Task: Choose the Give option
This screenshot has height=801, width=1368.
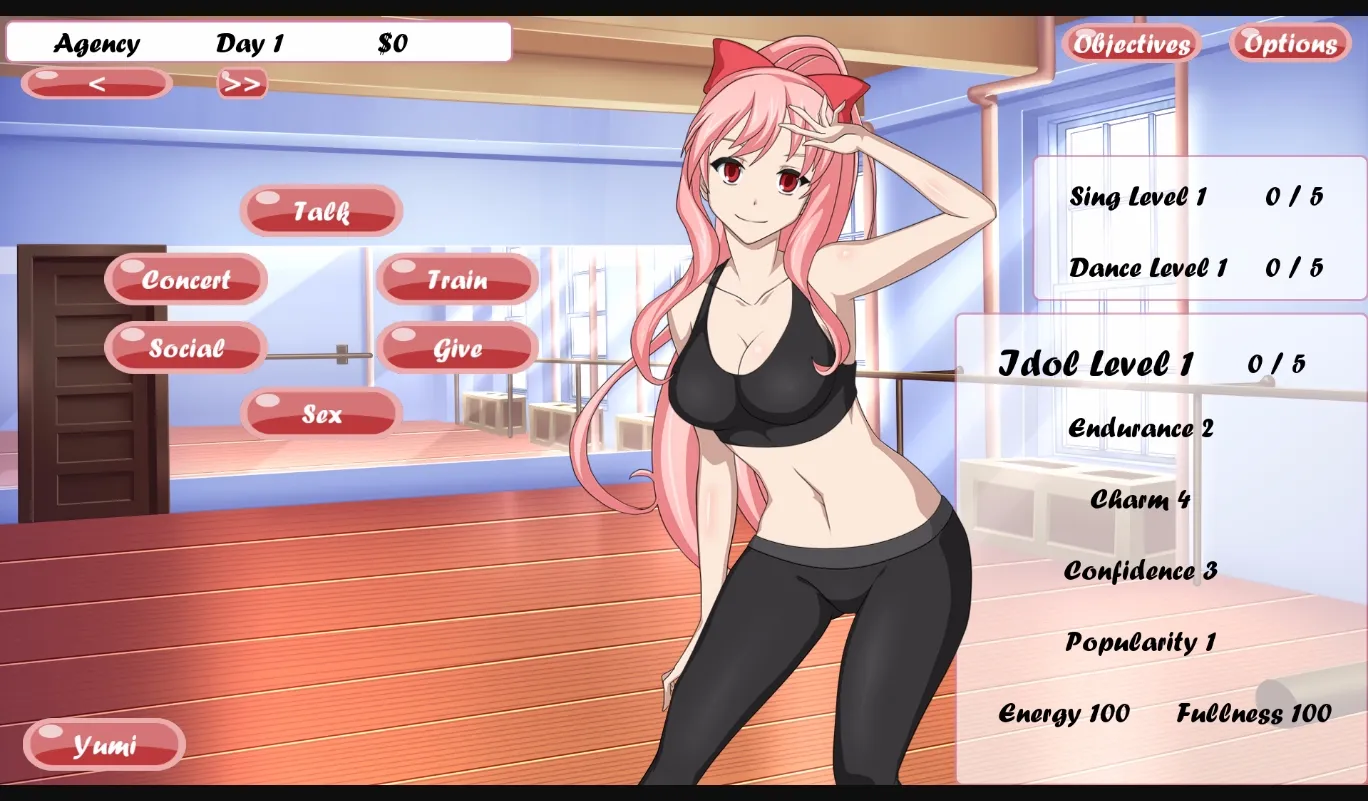Action: [x=456, y=348]
